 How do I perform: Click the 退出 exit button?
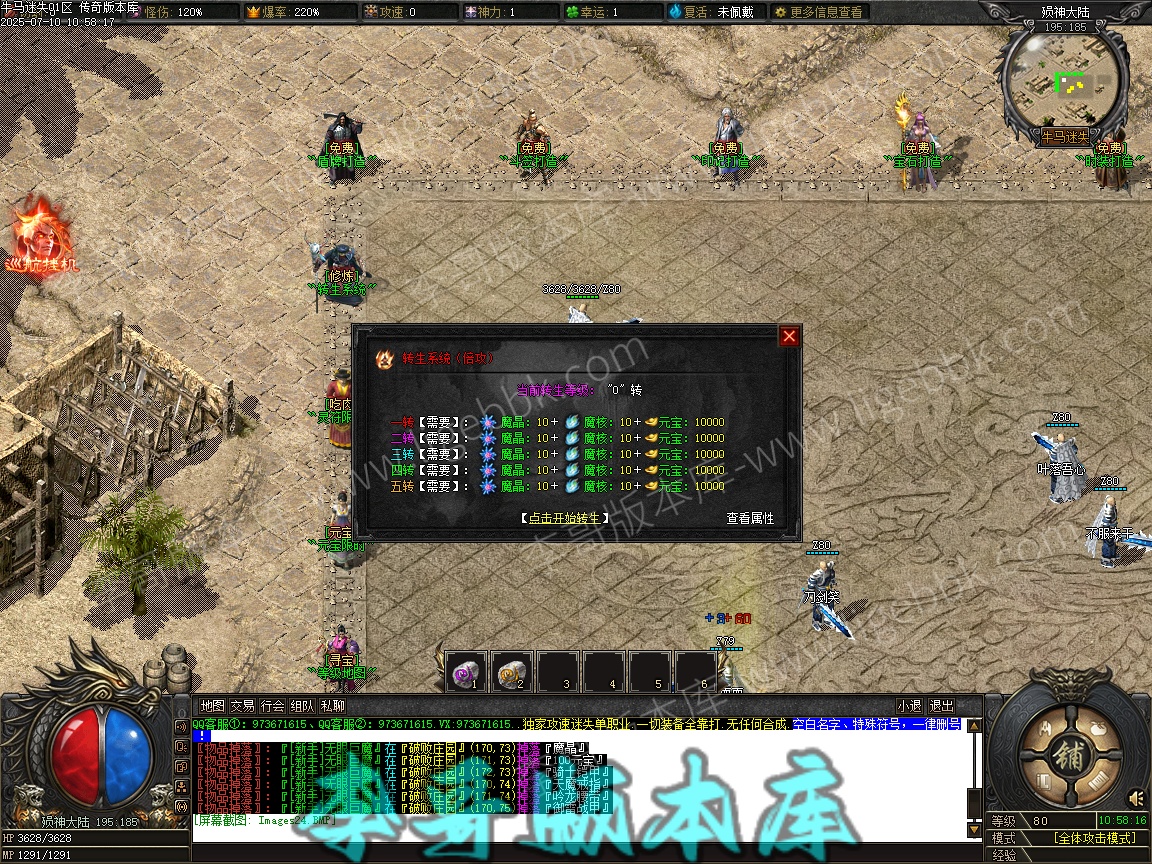941,706
